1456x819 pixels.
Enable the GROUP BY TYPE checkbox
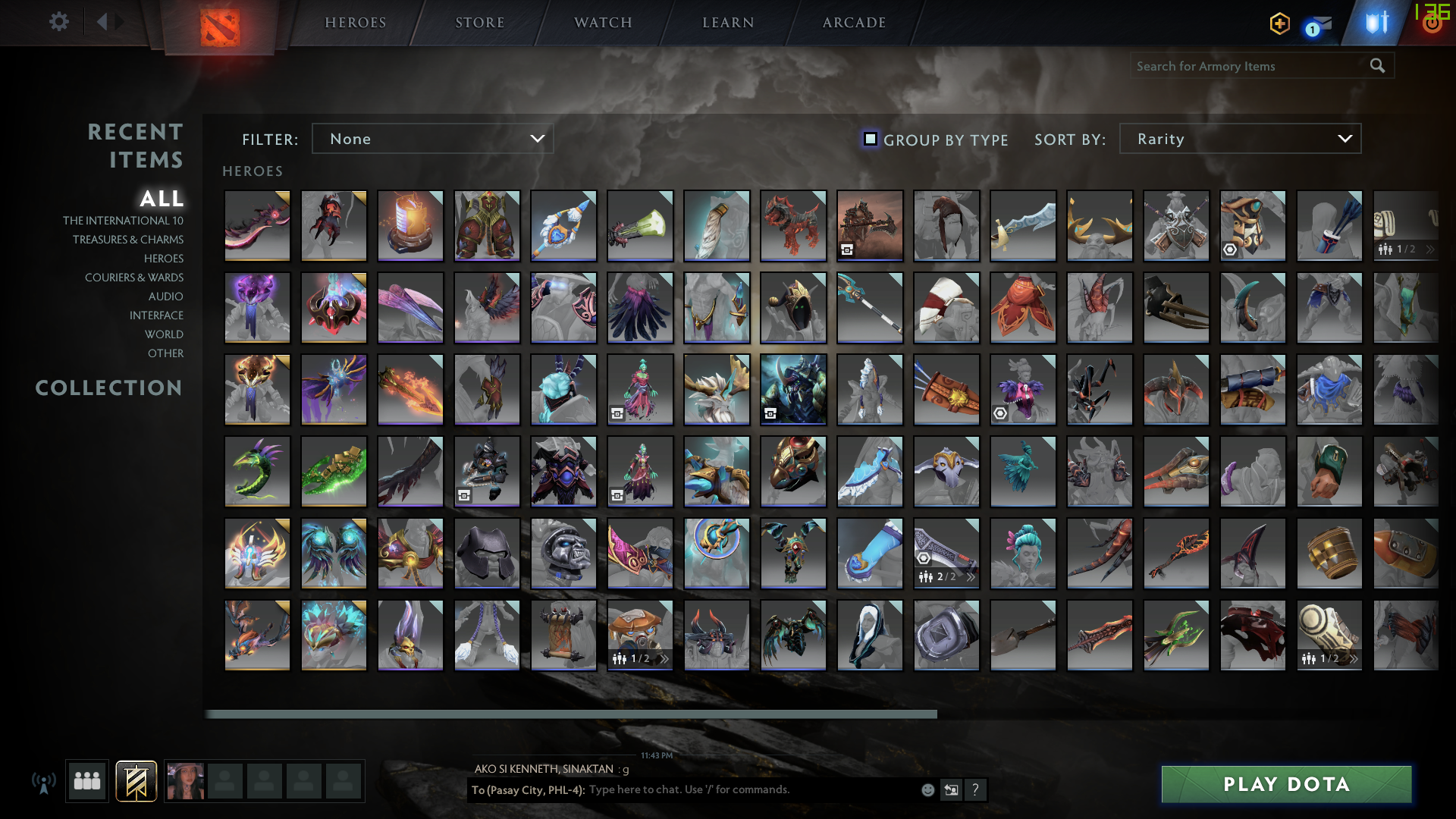pyautogui.click(x=869, y=139)
